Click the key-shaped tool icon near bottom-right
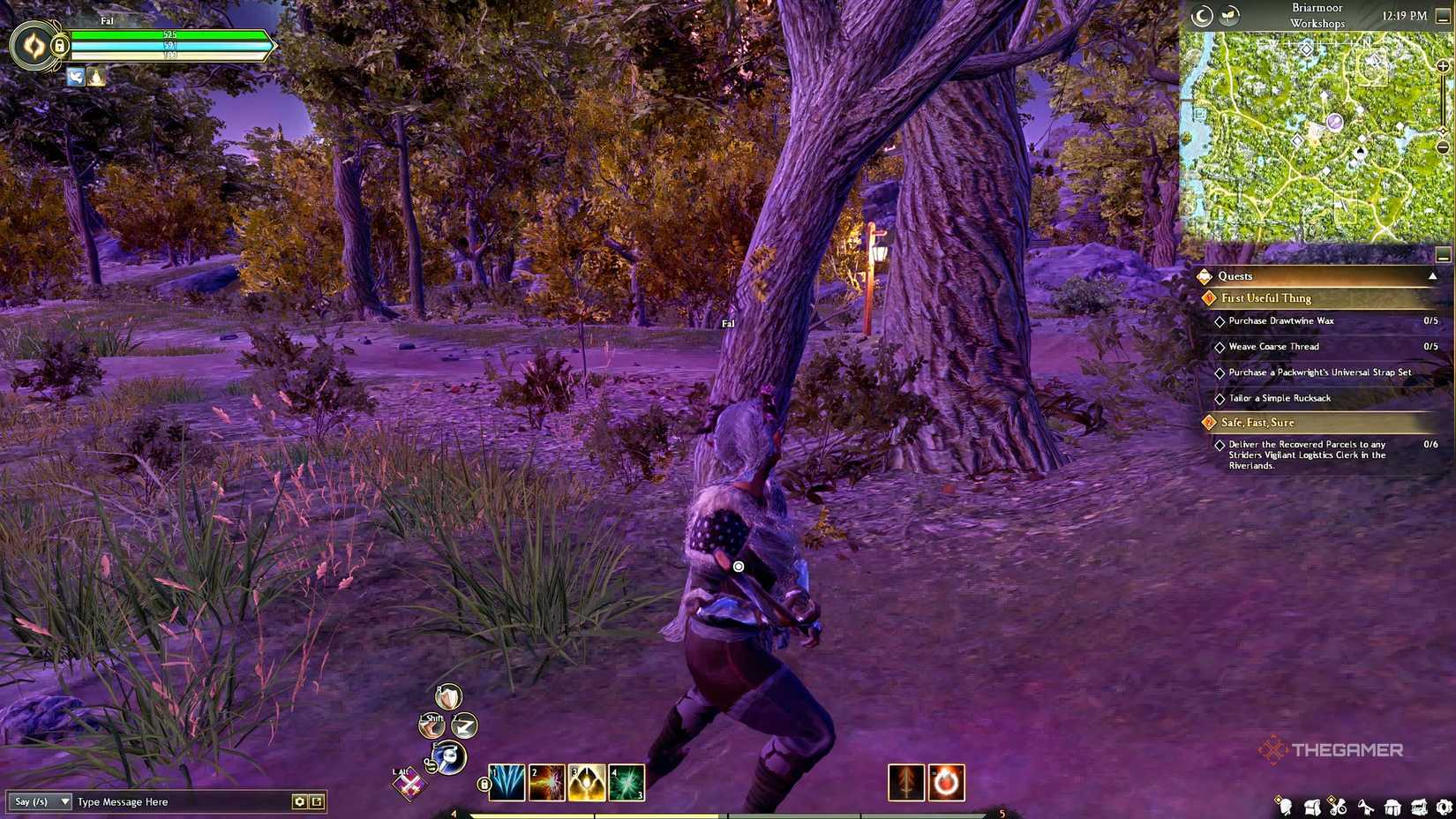The width and height of the screenshot is (1456, 819). [1366, 805]
